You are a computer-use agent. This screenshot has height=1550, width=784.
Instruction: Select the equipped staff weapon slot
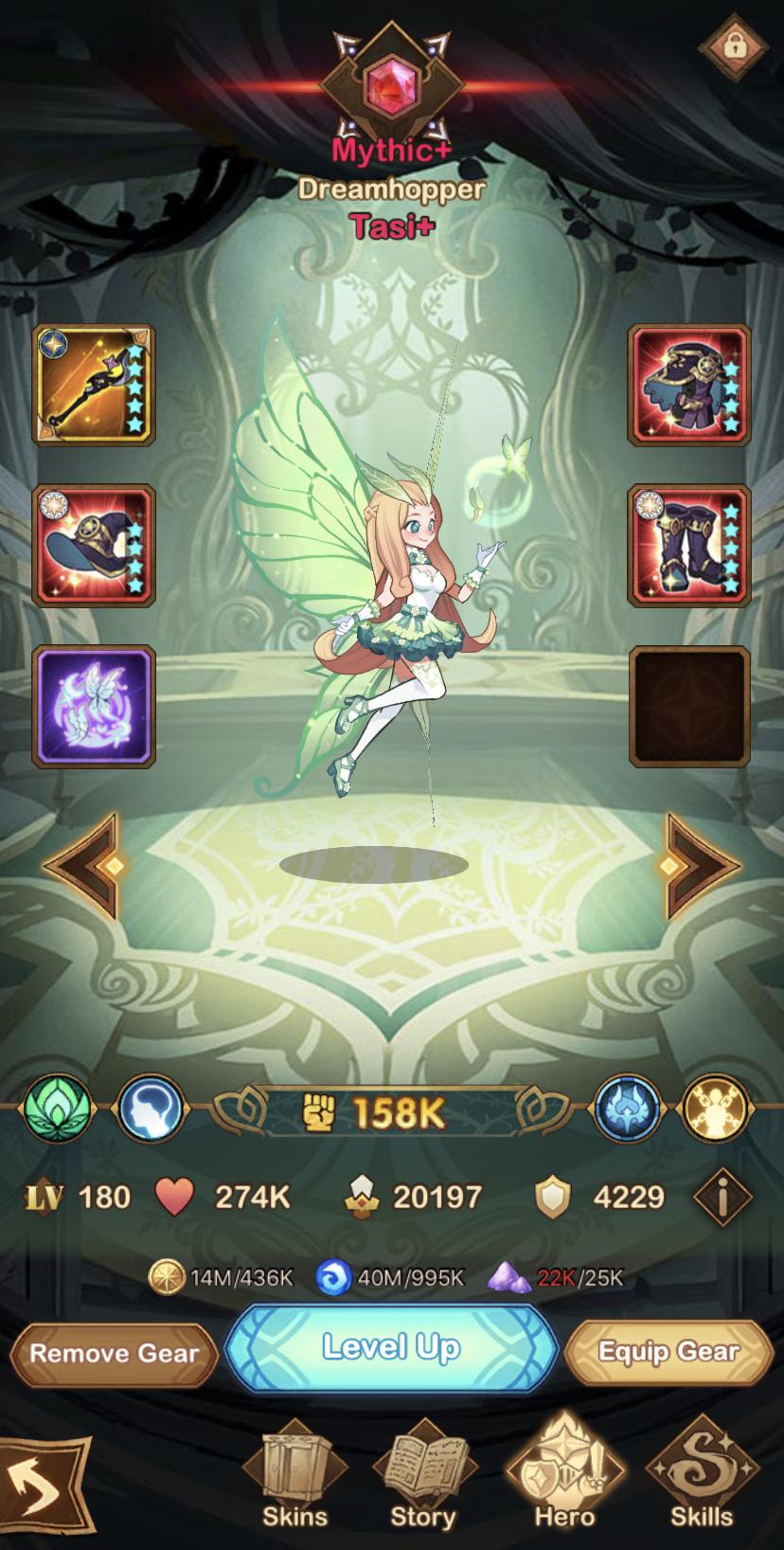click(95, 385)
